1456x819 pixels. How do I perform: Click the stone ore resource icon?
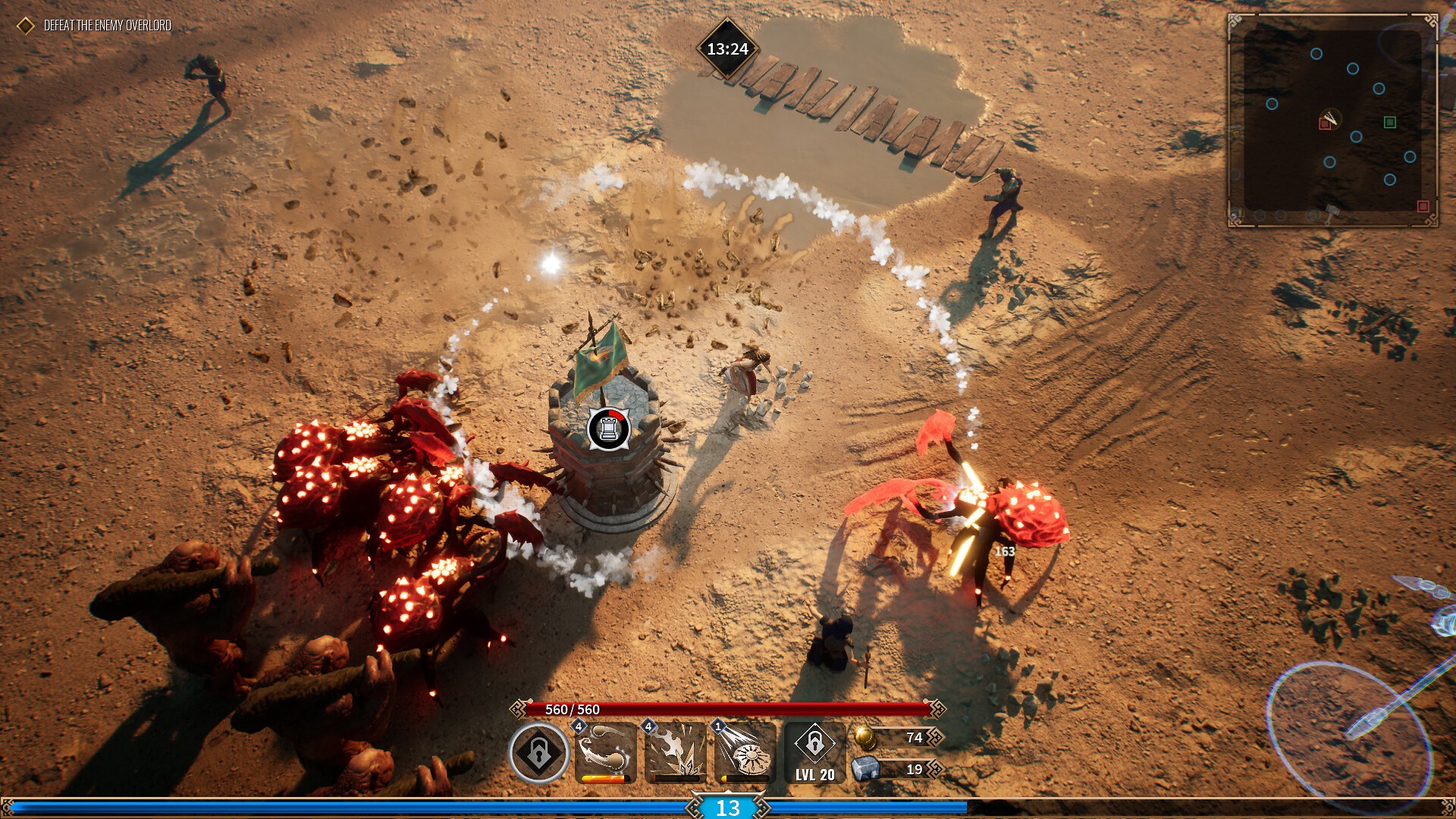pos(864,769)
